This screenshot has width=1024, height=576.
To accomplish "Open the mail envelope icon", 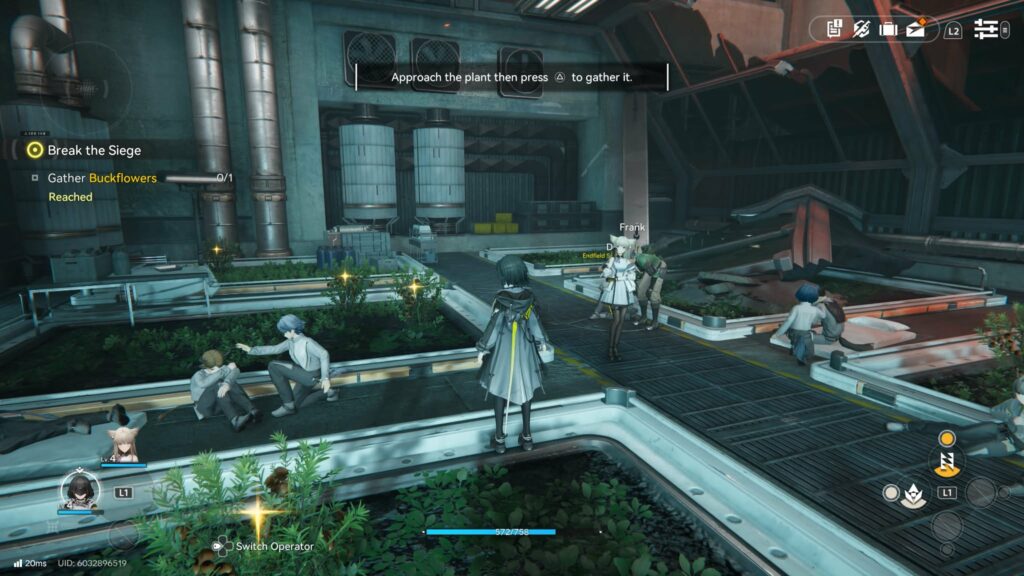I will pos(916,29).
